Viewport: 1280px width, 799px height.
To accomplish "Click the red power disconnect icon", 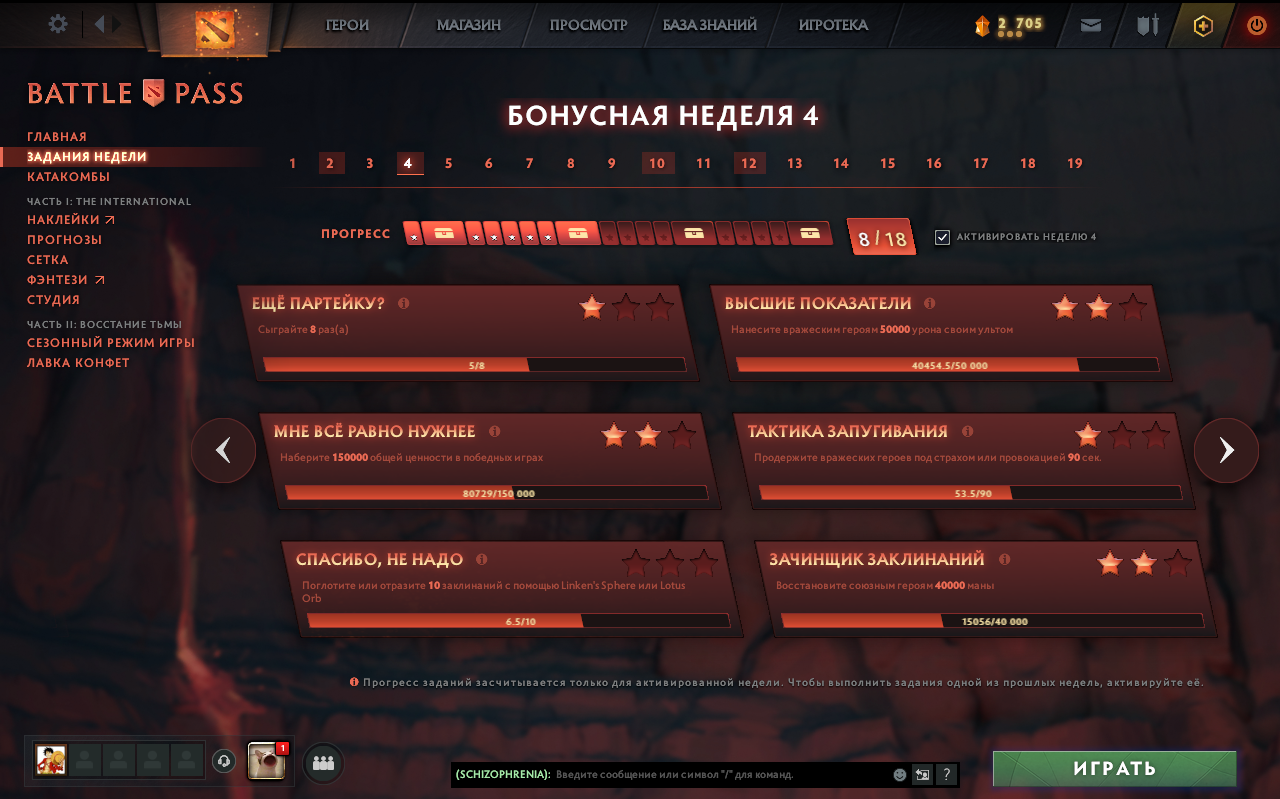I will tap(1255, 25).
